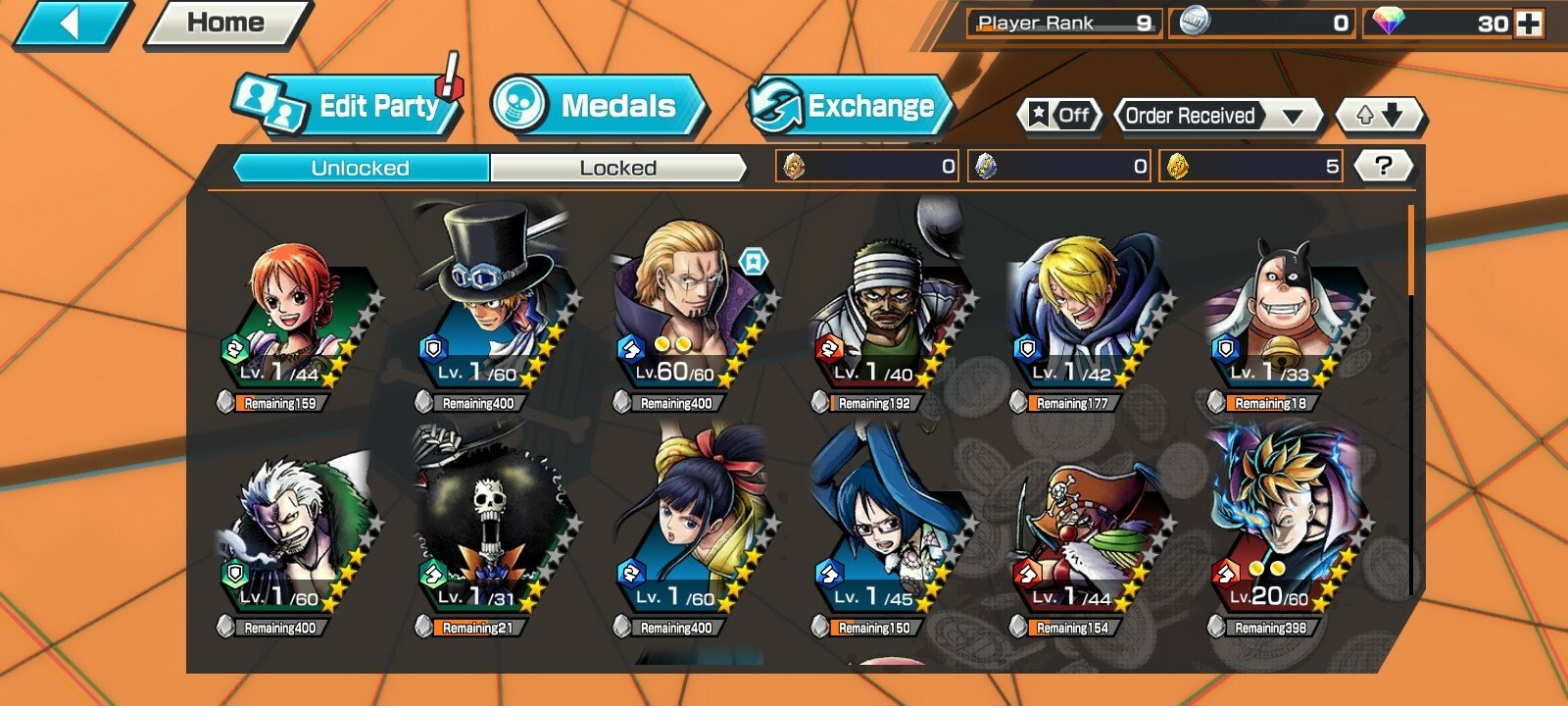Add rainbow diamonds with the plus button
The image size is (1568, 706).
click(1529, 24)
